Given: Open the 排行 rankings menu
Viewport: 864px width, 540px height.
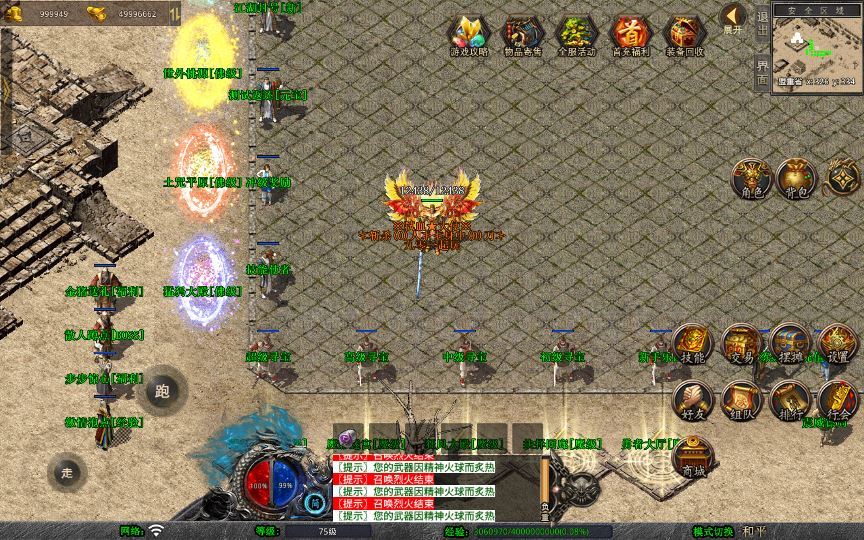Looking at the screenshot, I should click(x=789, y=400).
